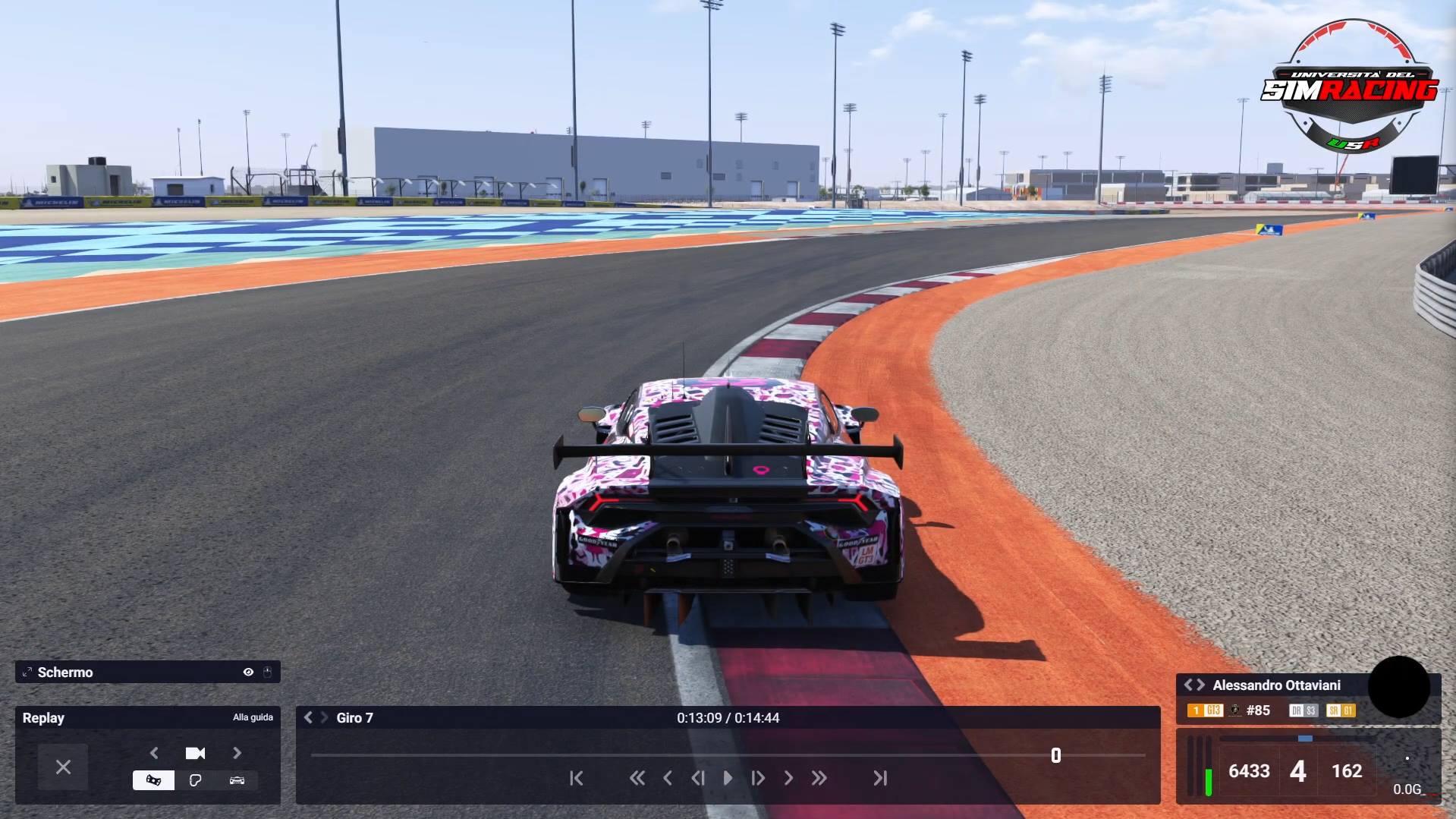Step one frame backward
1456x819 pixels.
697,778
